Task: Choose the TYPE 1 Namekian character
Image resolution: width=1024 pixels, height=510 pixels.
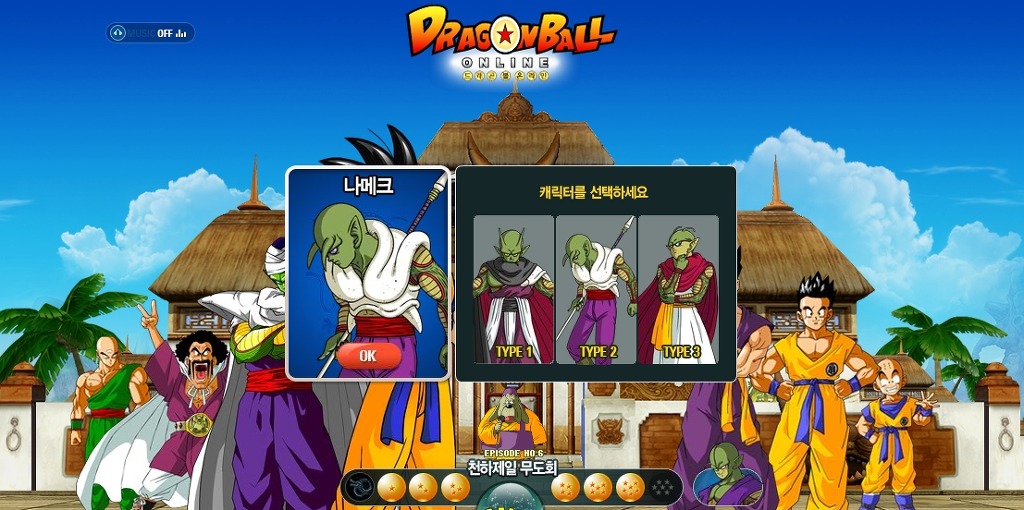Action: coord(513,289)
